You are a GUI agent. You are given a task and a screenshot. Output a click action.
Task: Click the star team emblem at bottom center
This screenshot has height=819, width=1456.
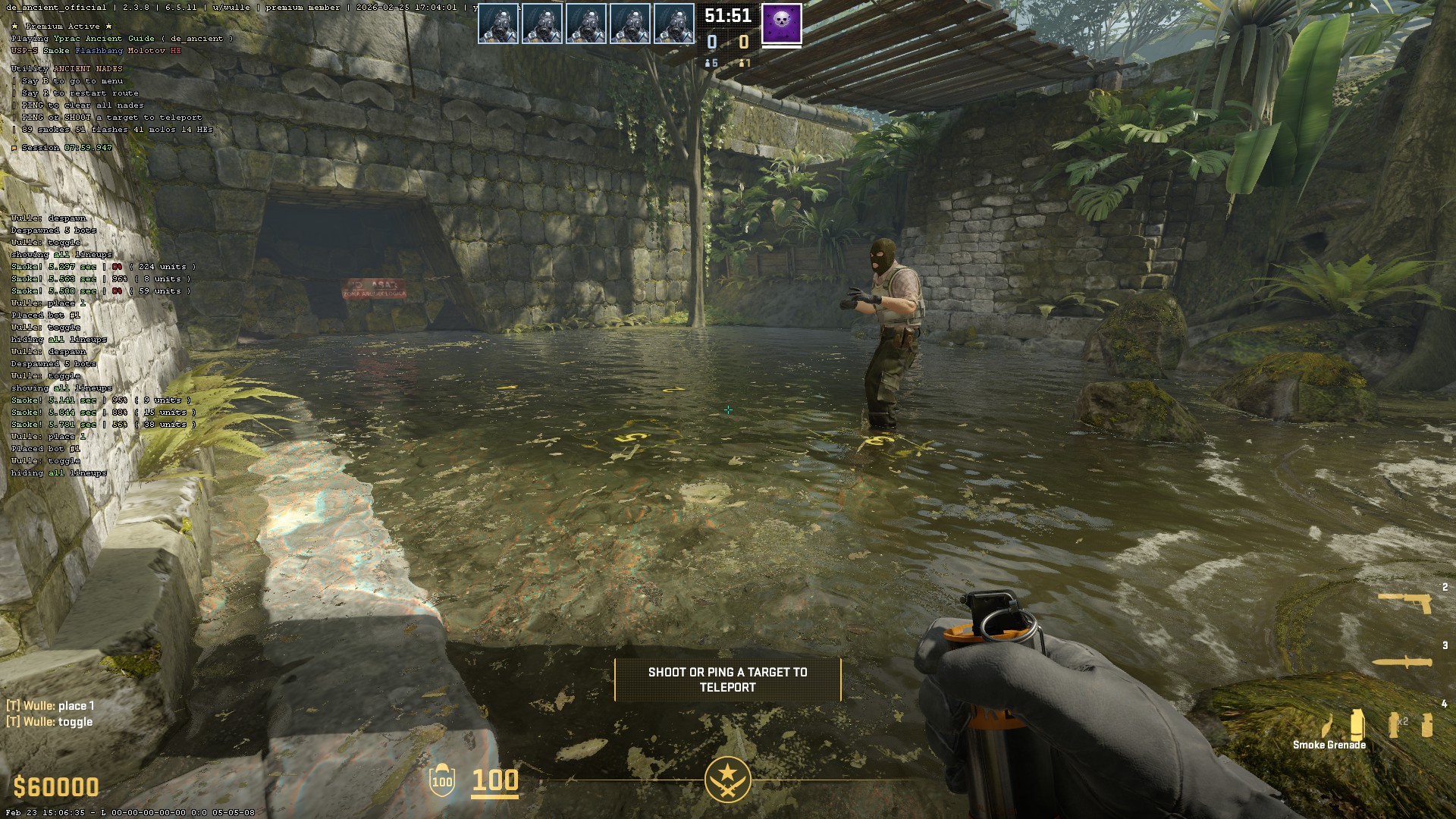pos(727,779)
